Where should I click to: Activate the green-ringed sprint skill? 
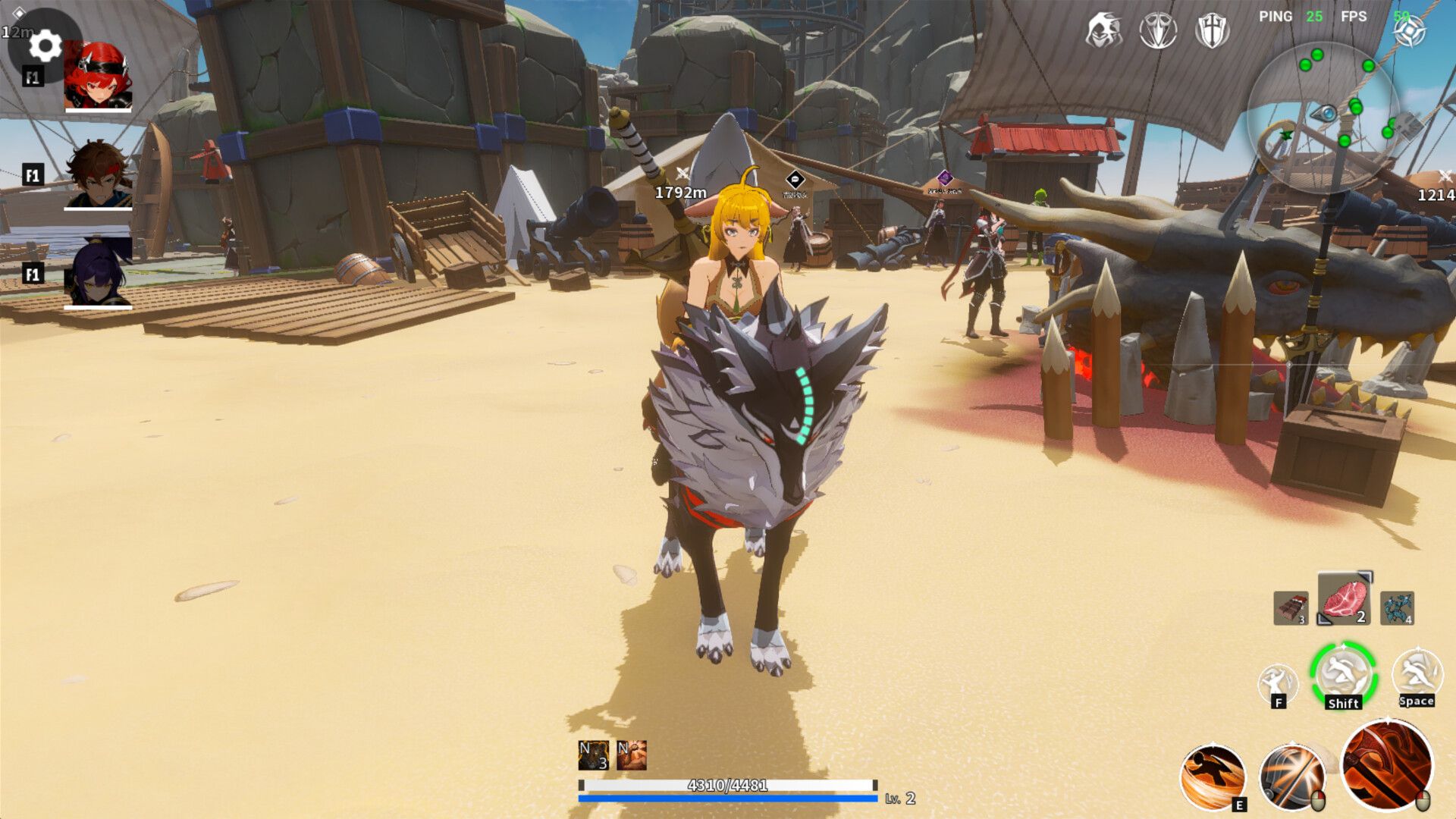[1344, 675]
